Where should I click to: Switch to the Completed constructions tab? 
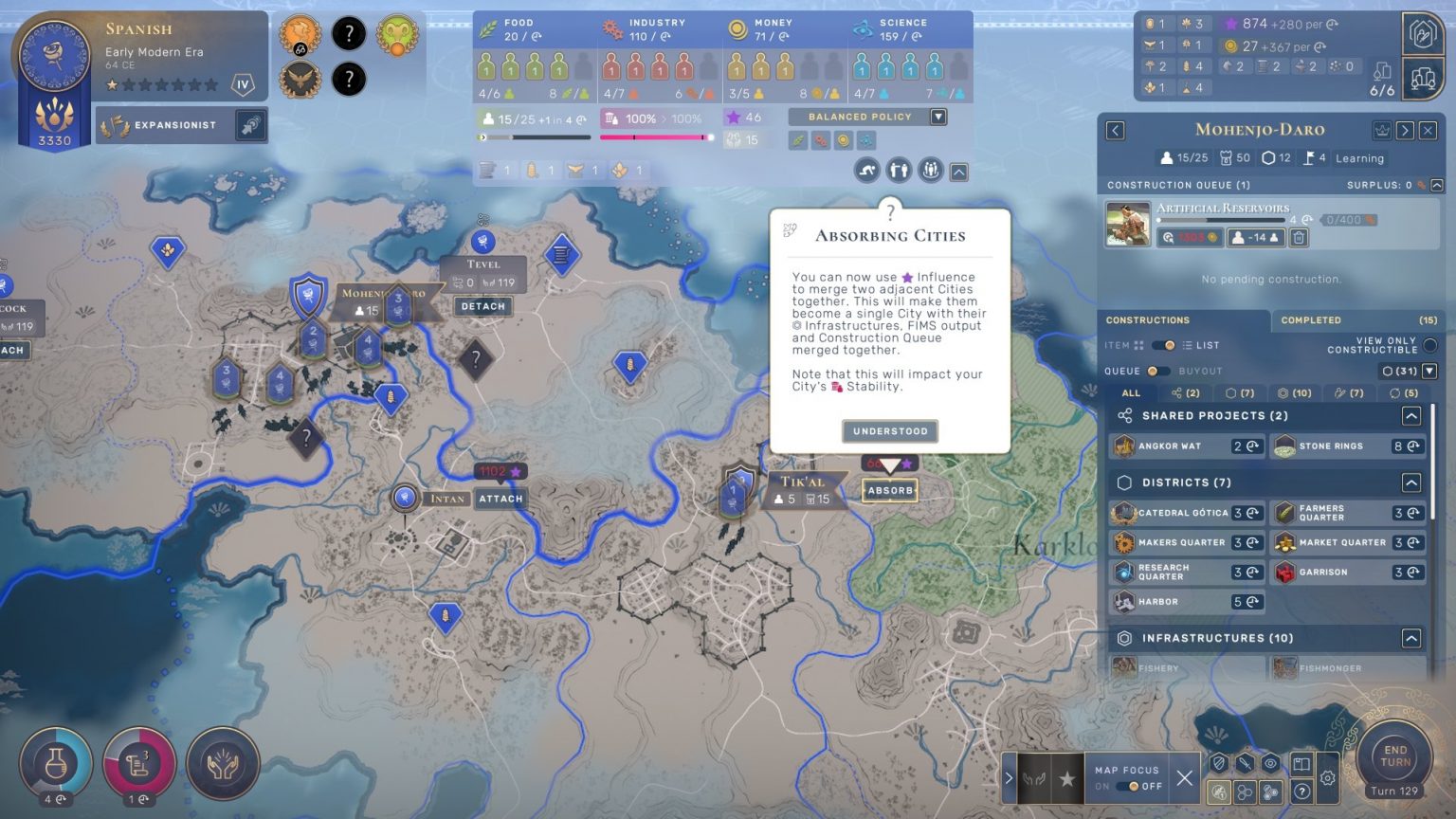pos(1311,320)
